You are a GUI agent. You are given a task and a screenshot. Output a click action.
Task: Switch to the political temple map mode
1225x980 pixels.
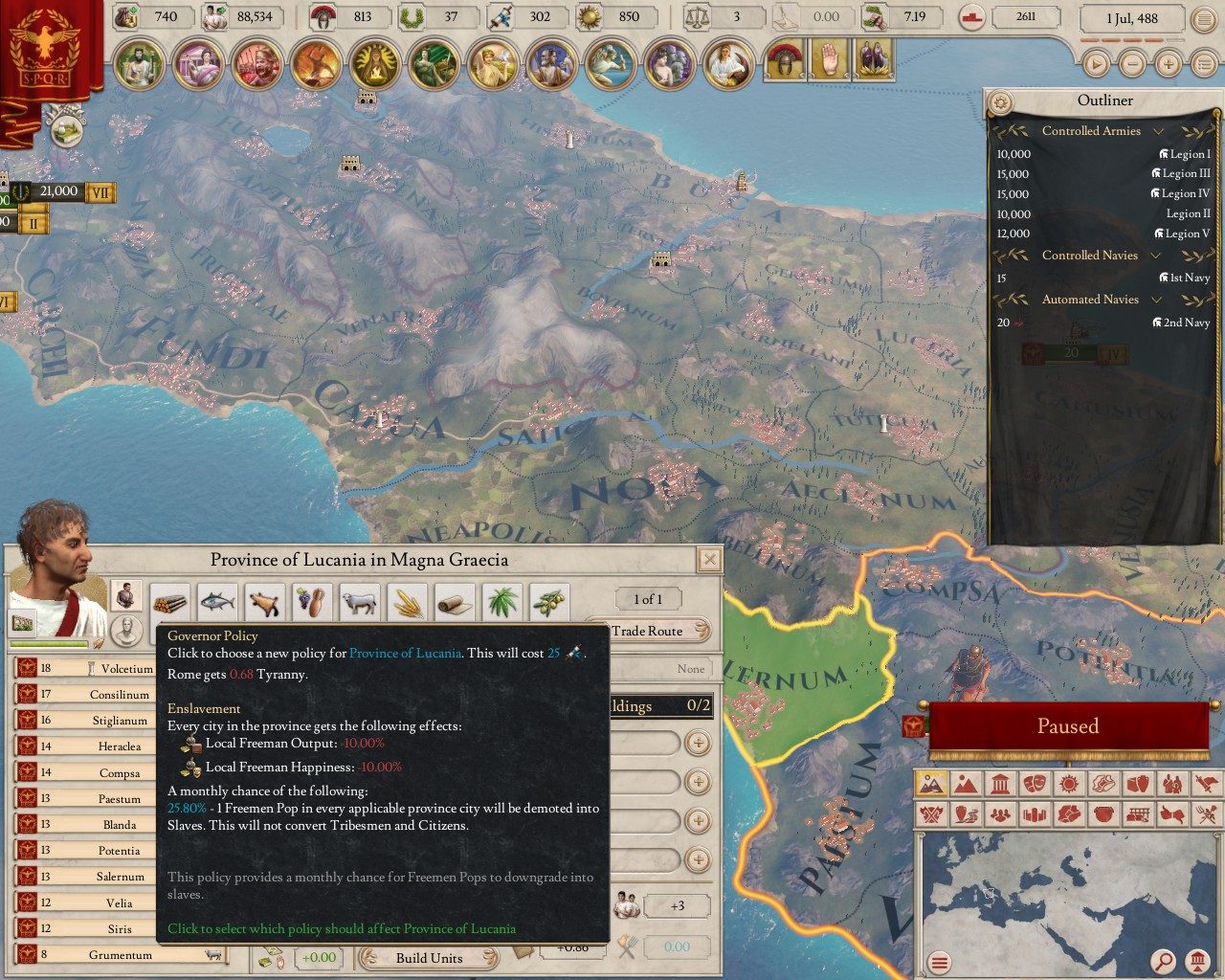click(x=999, y=785)
